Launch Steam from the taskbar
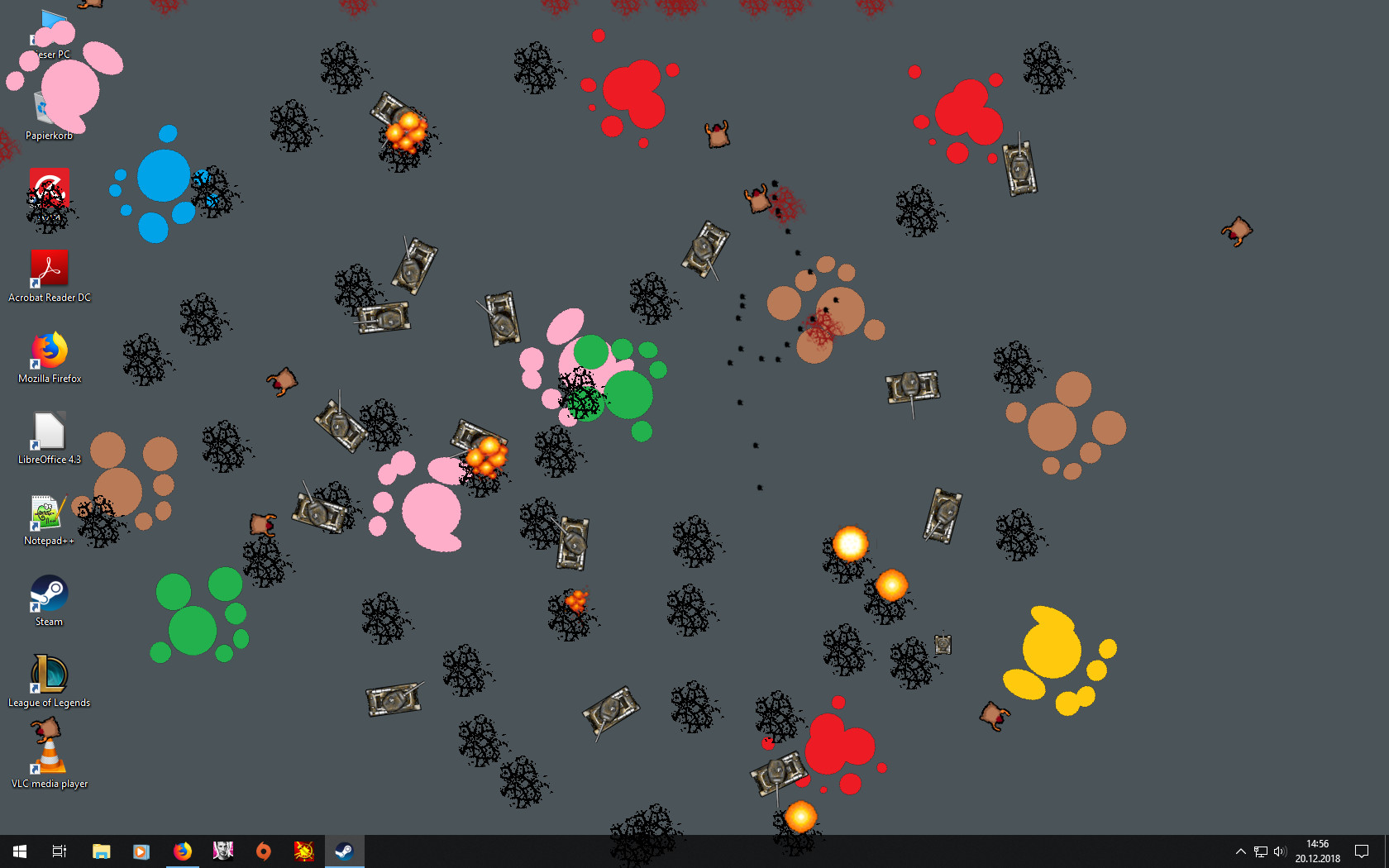Screen dimensions: 1389x868 click(344, 851)
